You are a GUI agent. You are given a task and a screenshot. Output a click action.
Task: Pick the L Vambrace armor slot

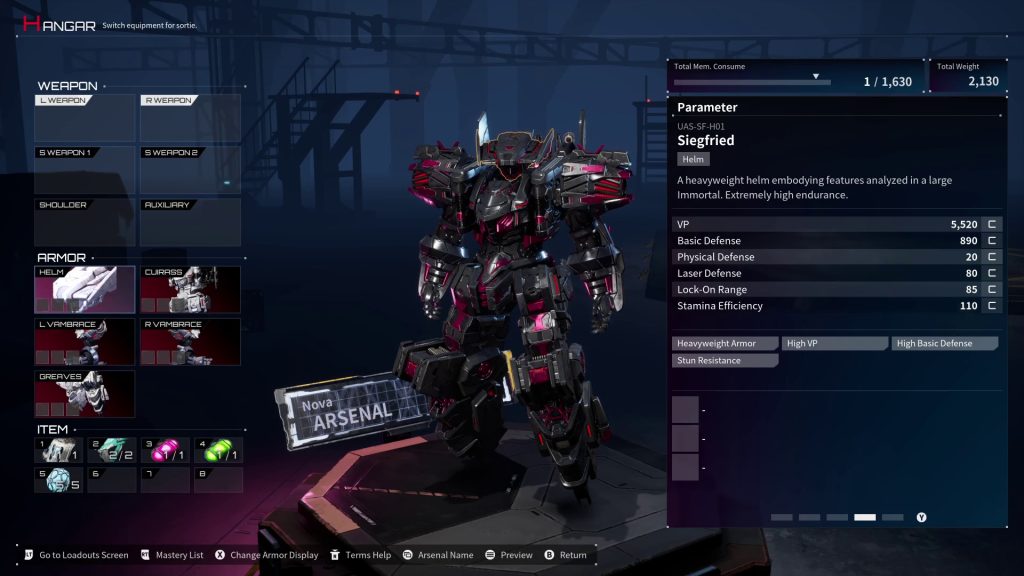coord(85,342)
